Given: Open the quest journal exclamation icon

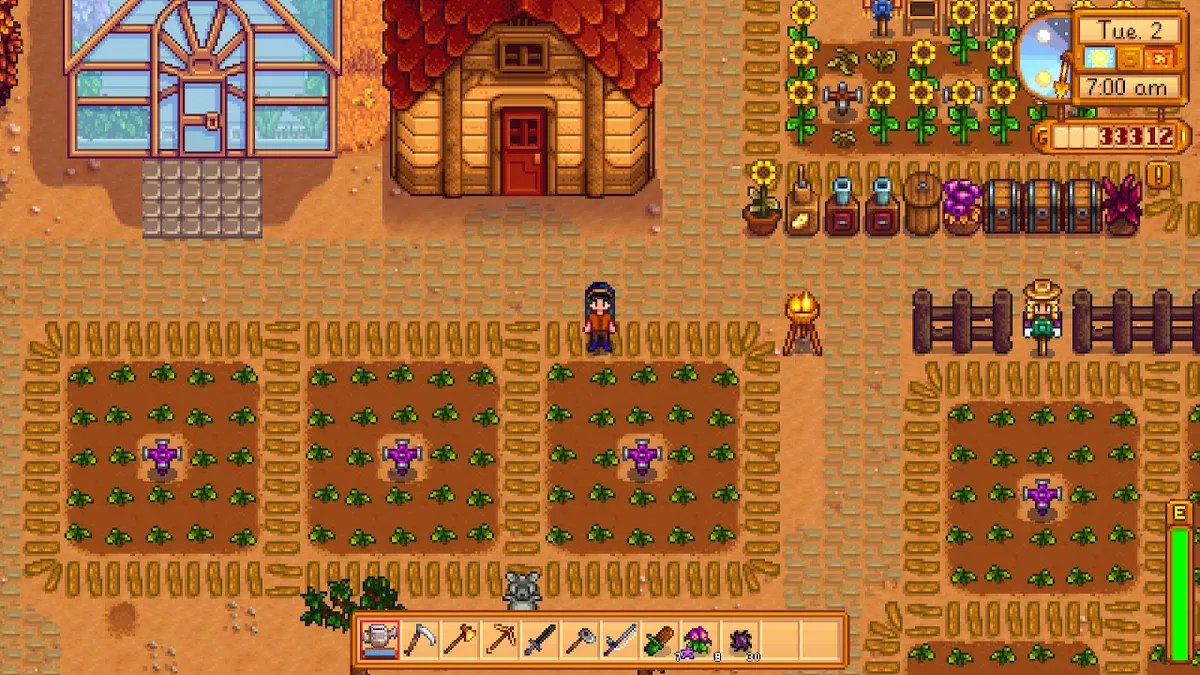Looking at the screenshot, I should [x=1159, y=175].
